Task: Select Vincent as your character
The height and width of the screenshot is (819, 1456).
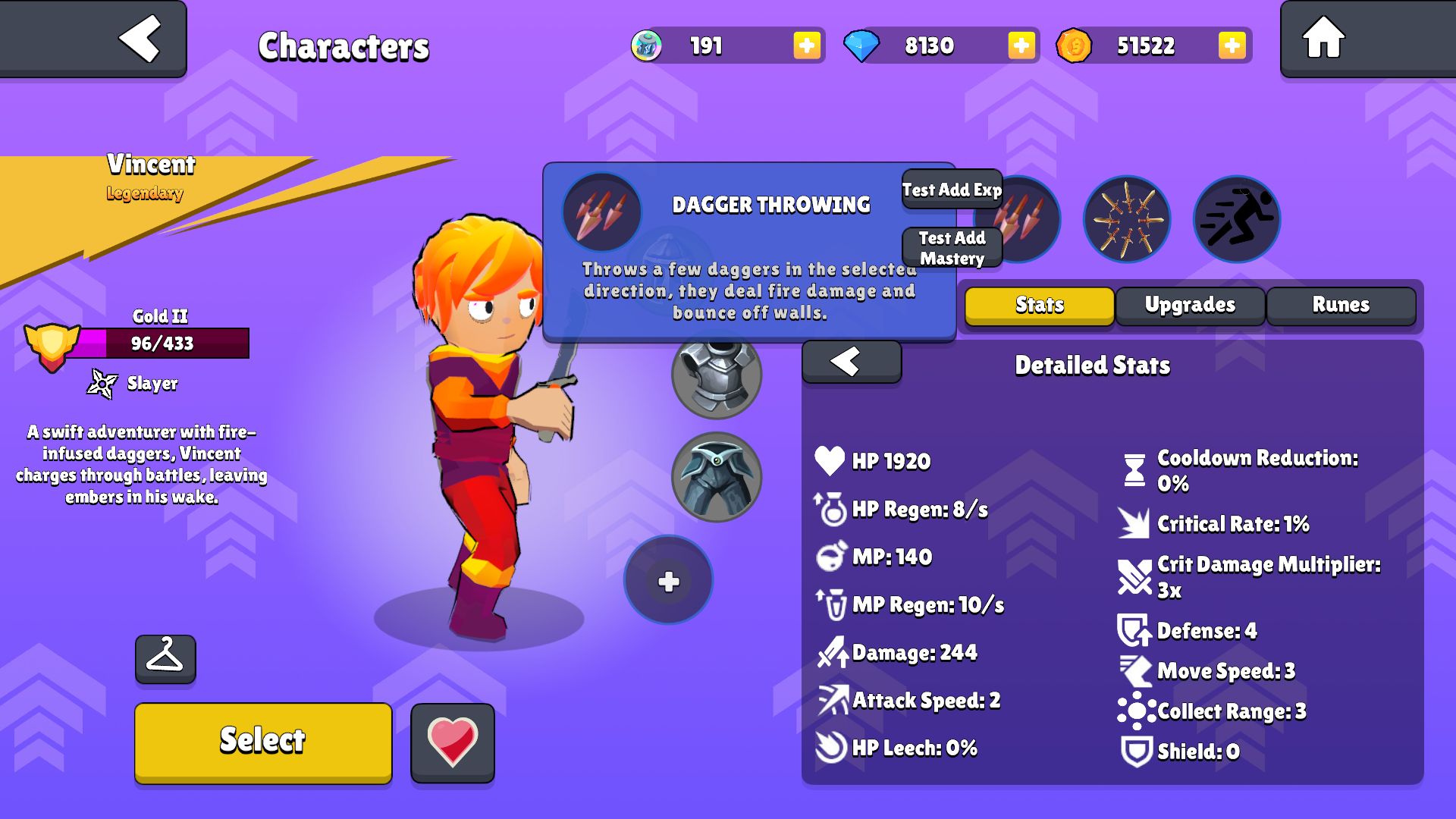Action: (x=263, y=741)
